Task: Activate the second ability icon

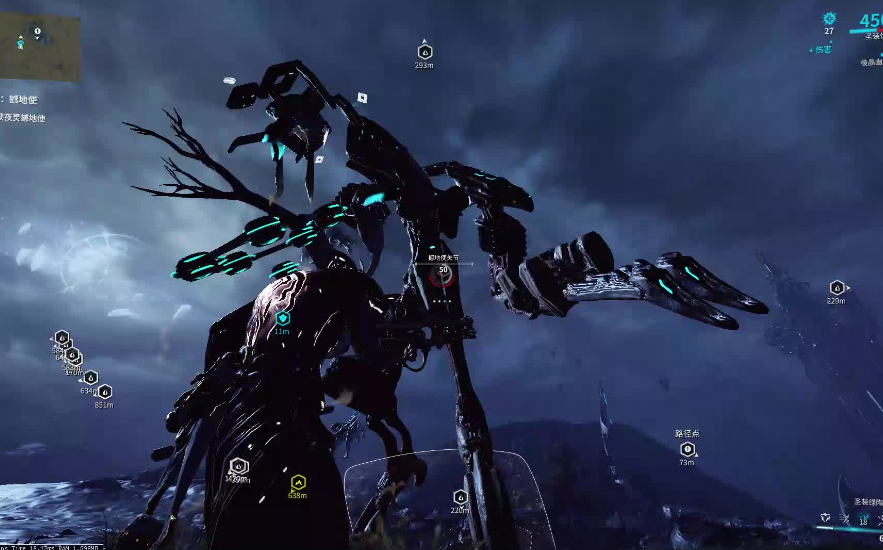Action: [x=844, y=518]
